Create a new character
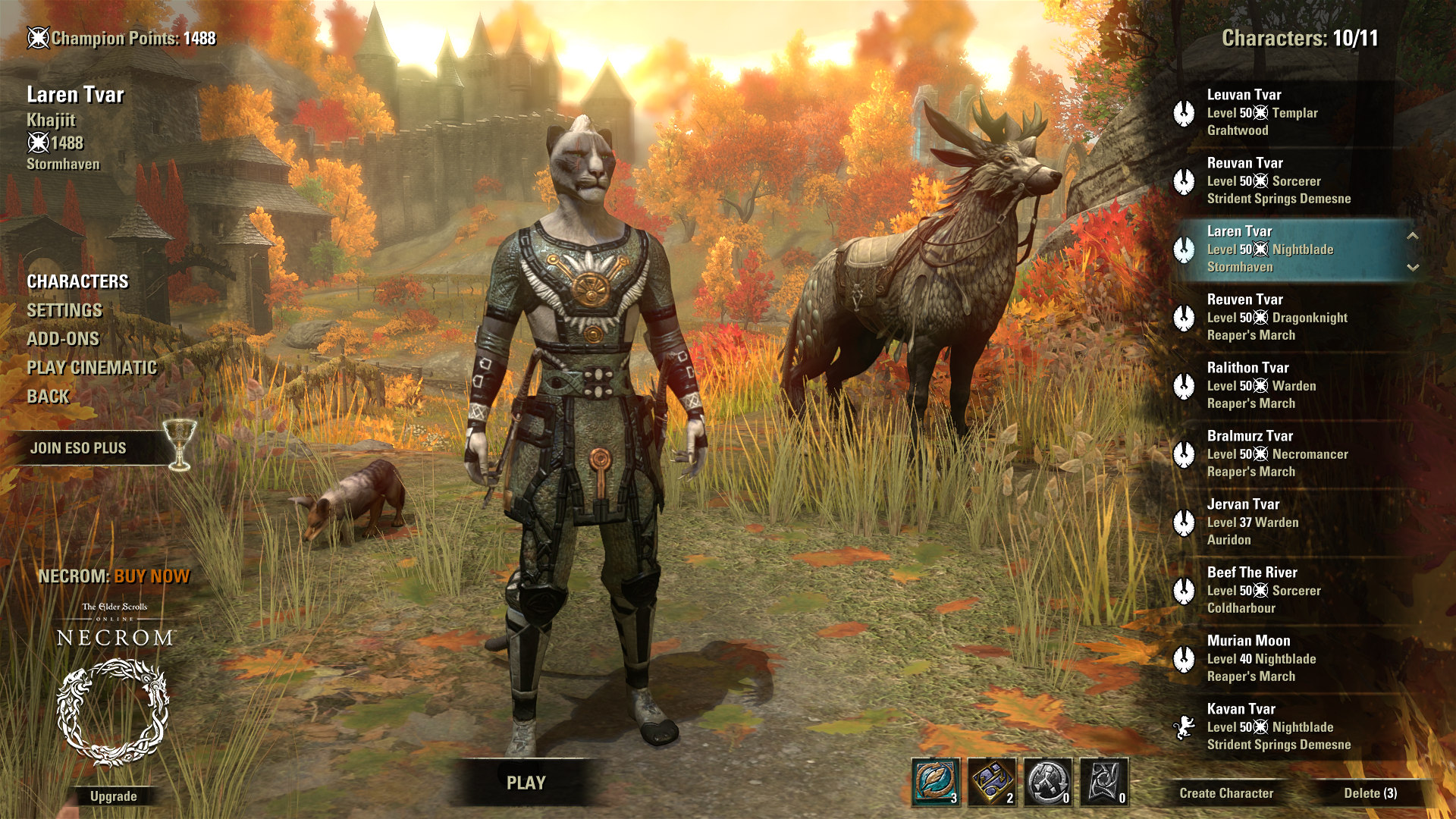Viewport: 1456px width, 819px height. [x=1226, y=793]
